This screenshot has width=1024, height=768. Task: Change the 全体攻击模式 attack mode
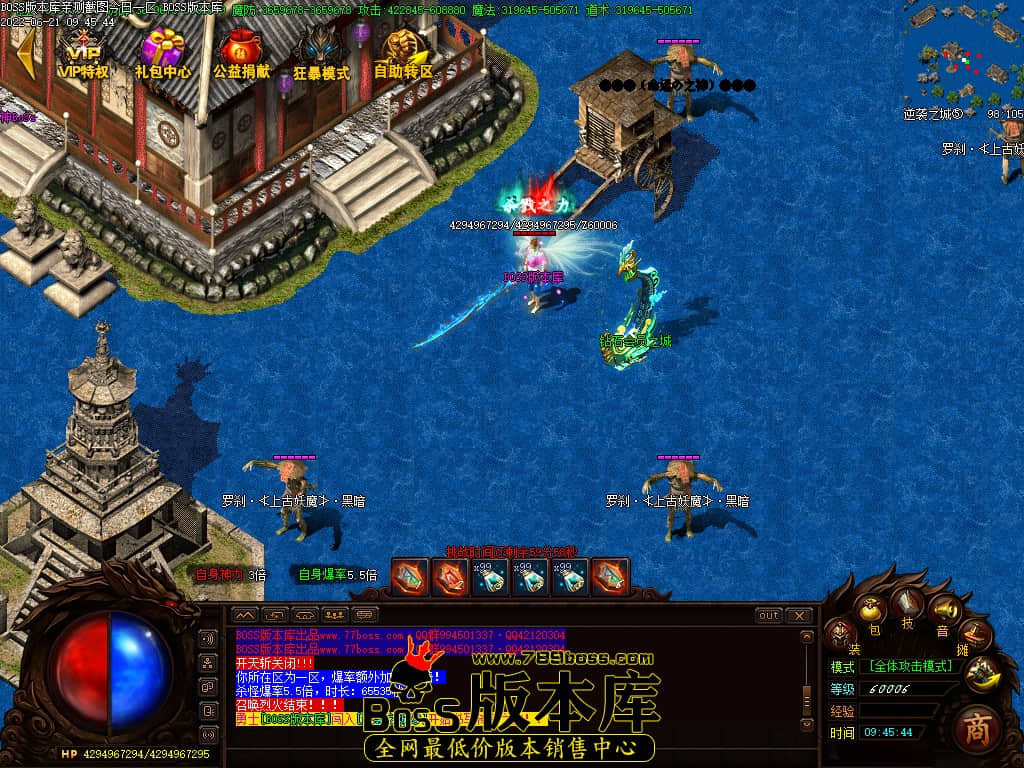(x=910, y=666)
